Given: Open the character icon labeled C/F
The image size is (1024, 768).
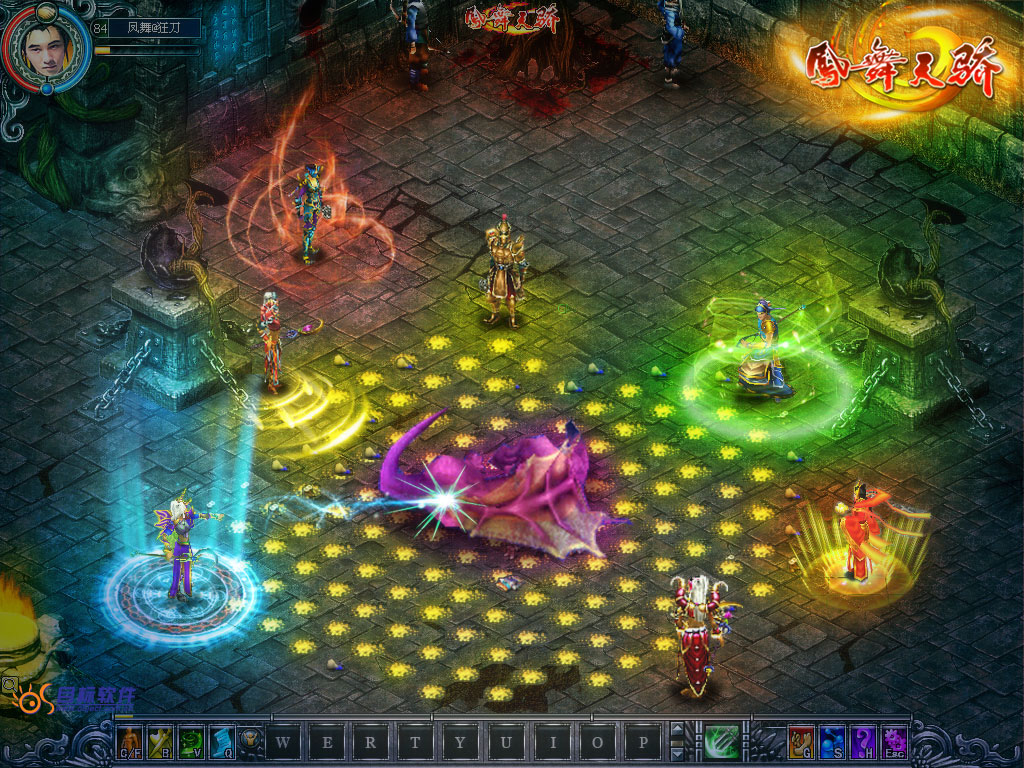Looking at the screenshot, I should click(131, 741).
